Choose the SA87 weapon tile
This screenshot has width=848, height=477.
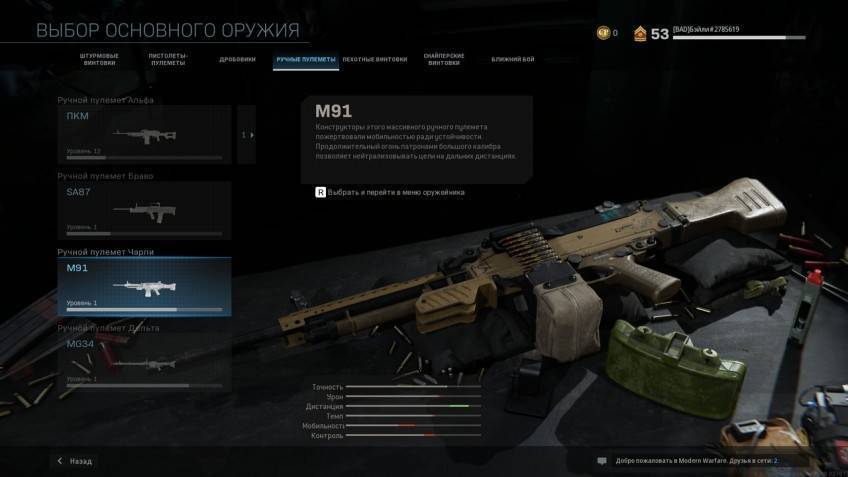(x=145, y=210)
